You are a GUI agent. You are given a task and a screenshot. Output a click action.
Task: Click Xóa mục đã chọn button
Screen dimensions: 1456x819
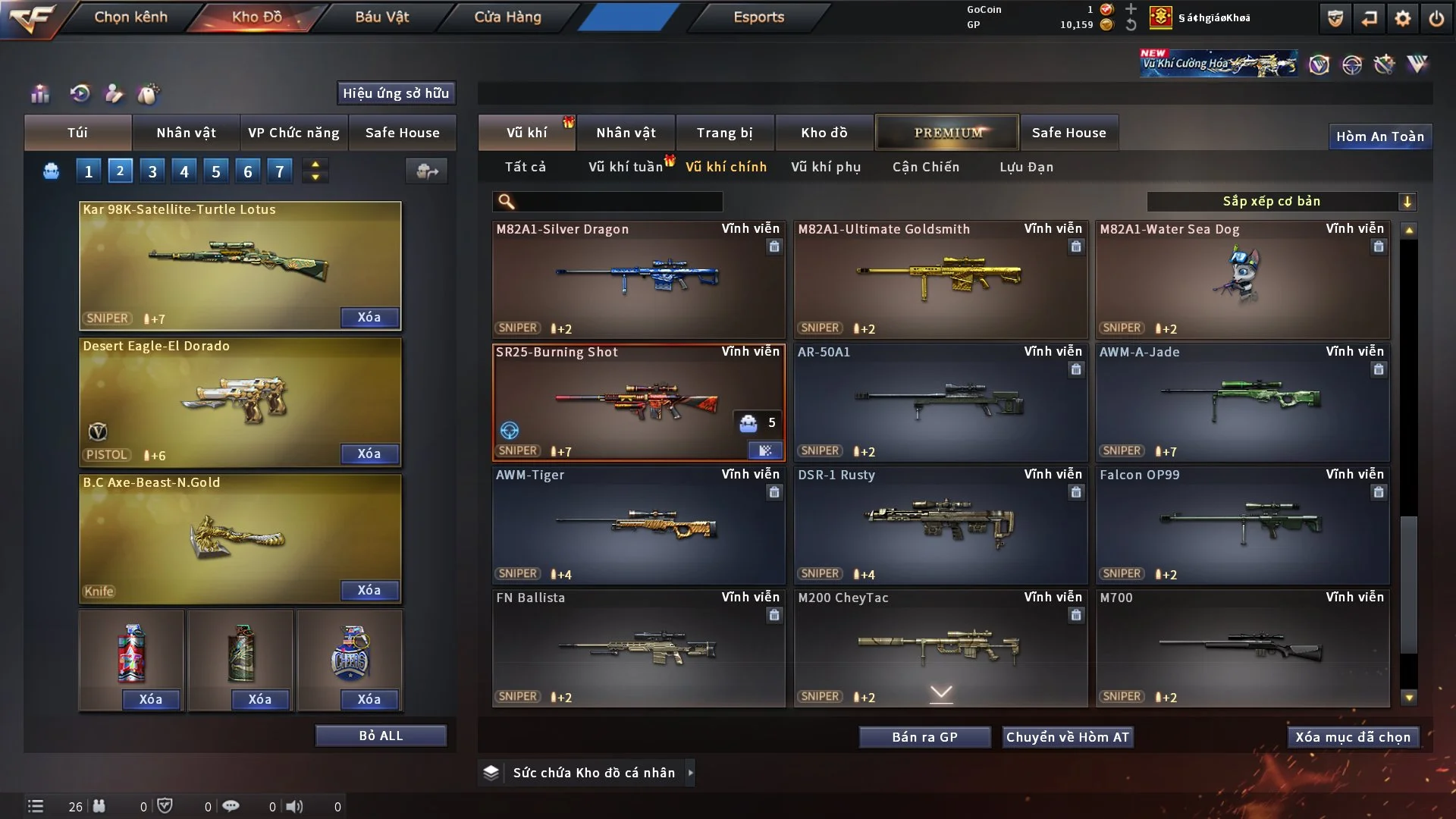[x=1352, y=737]
